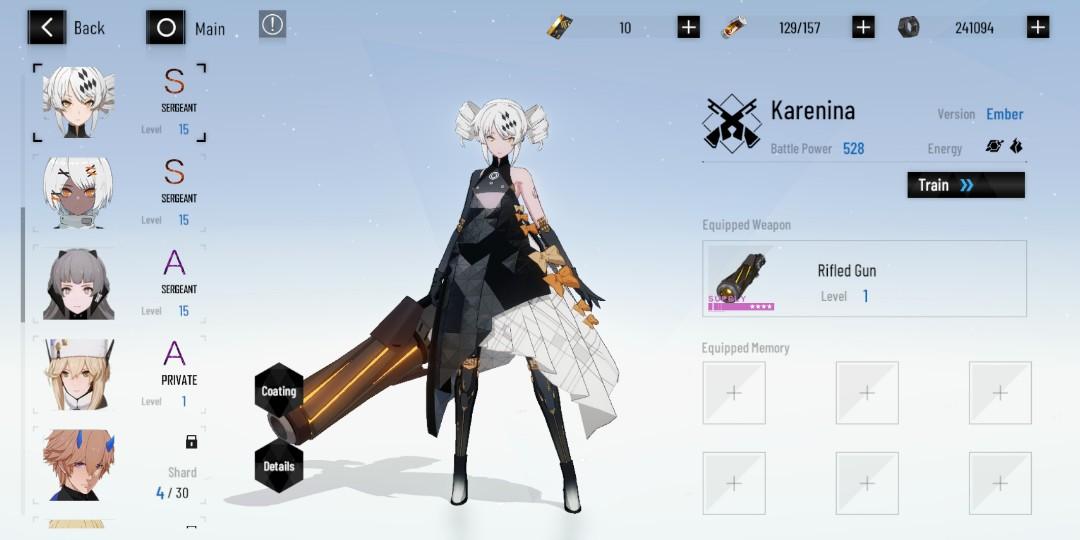
Task: Open the exclamation mark info icon
Action: [x=272, y=25]
